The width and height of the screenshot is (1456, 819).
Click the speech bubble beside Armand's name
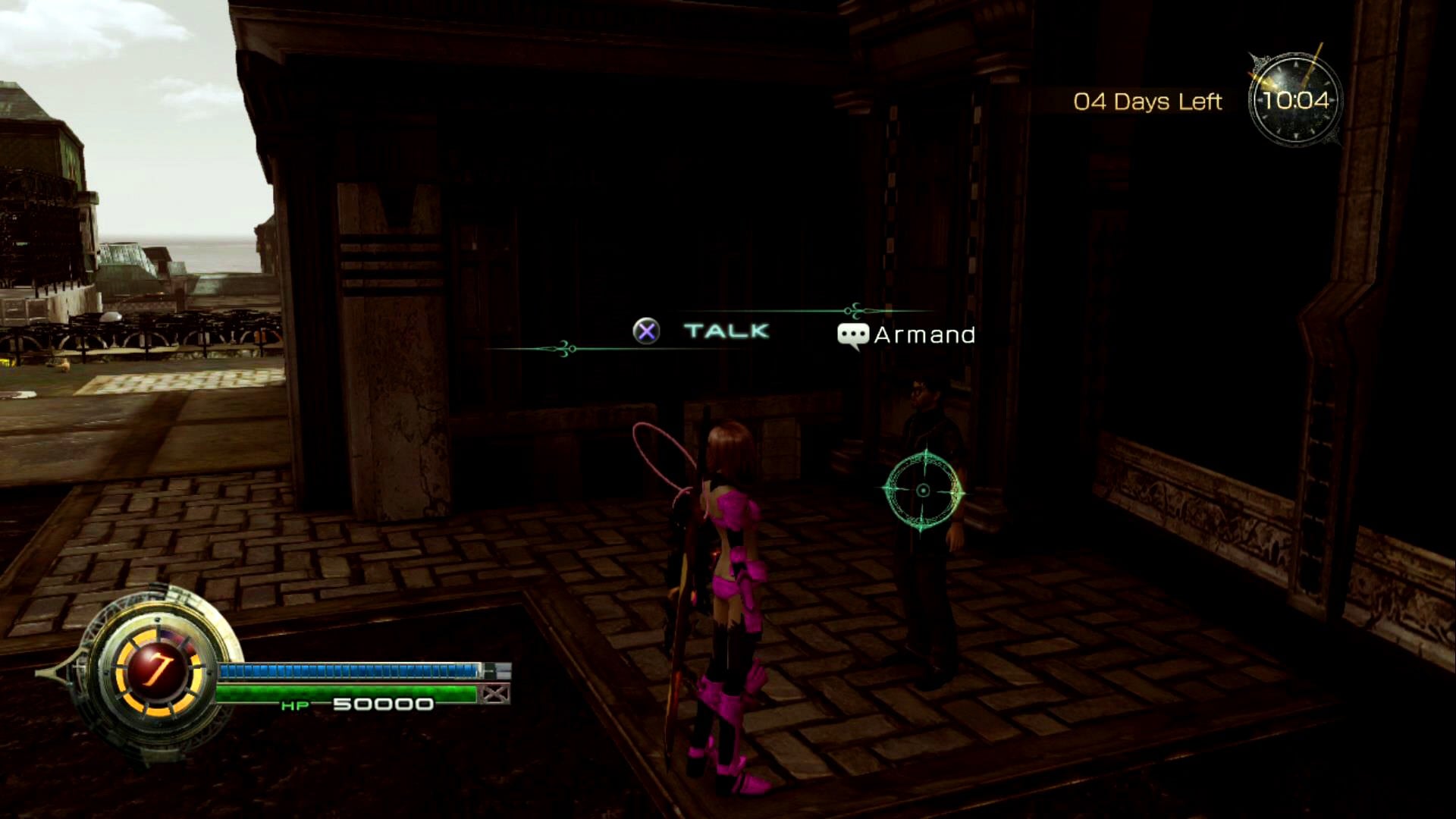click(852, 335)
